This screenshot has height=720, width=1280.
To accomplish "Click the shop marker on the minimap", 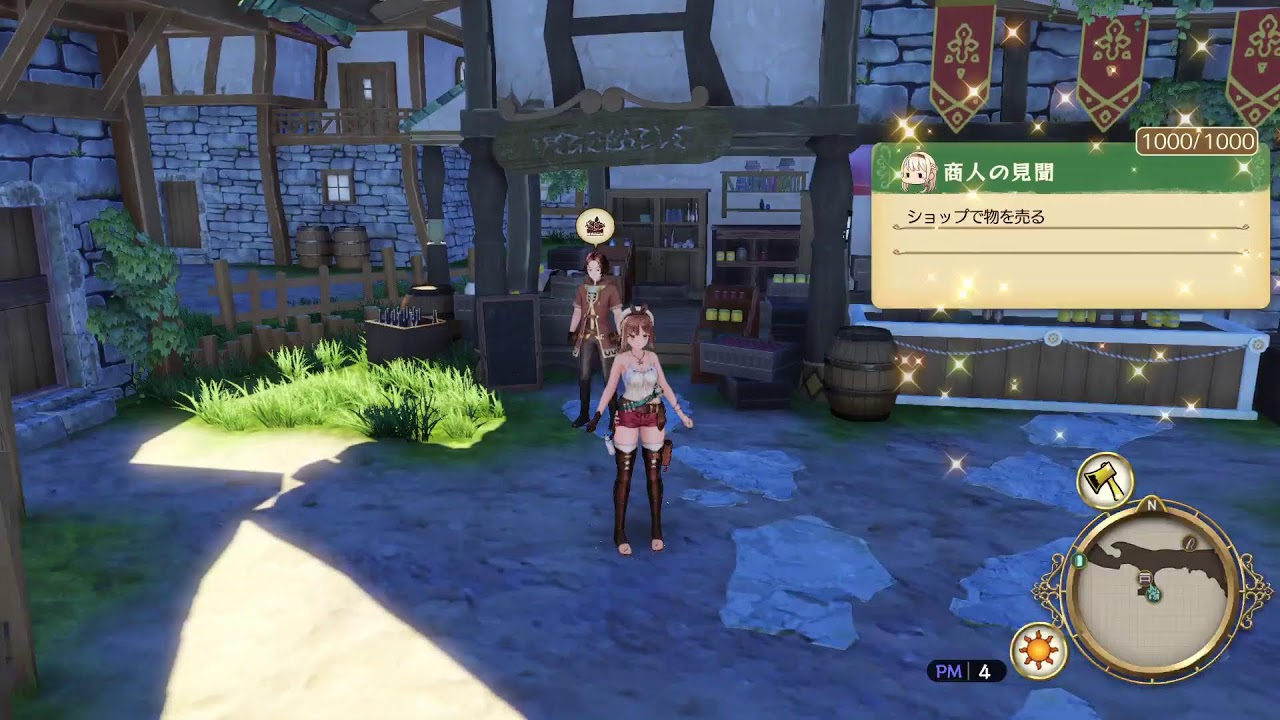I will pos(1144,577).
